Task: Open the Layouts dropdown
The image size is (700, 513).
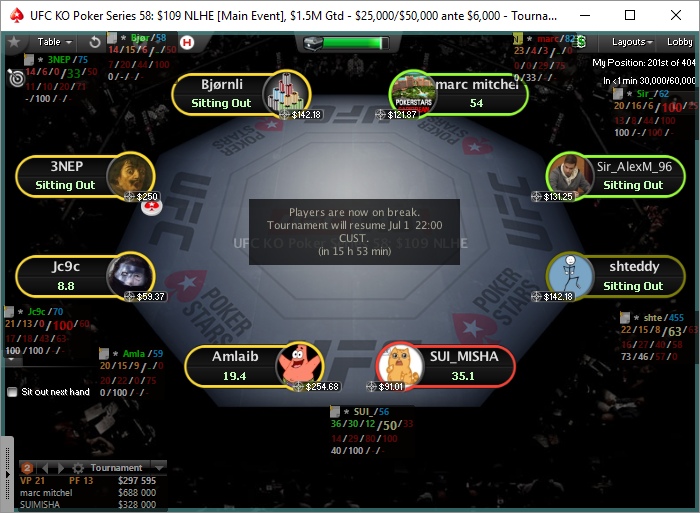Action: (x=633, y=42)
